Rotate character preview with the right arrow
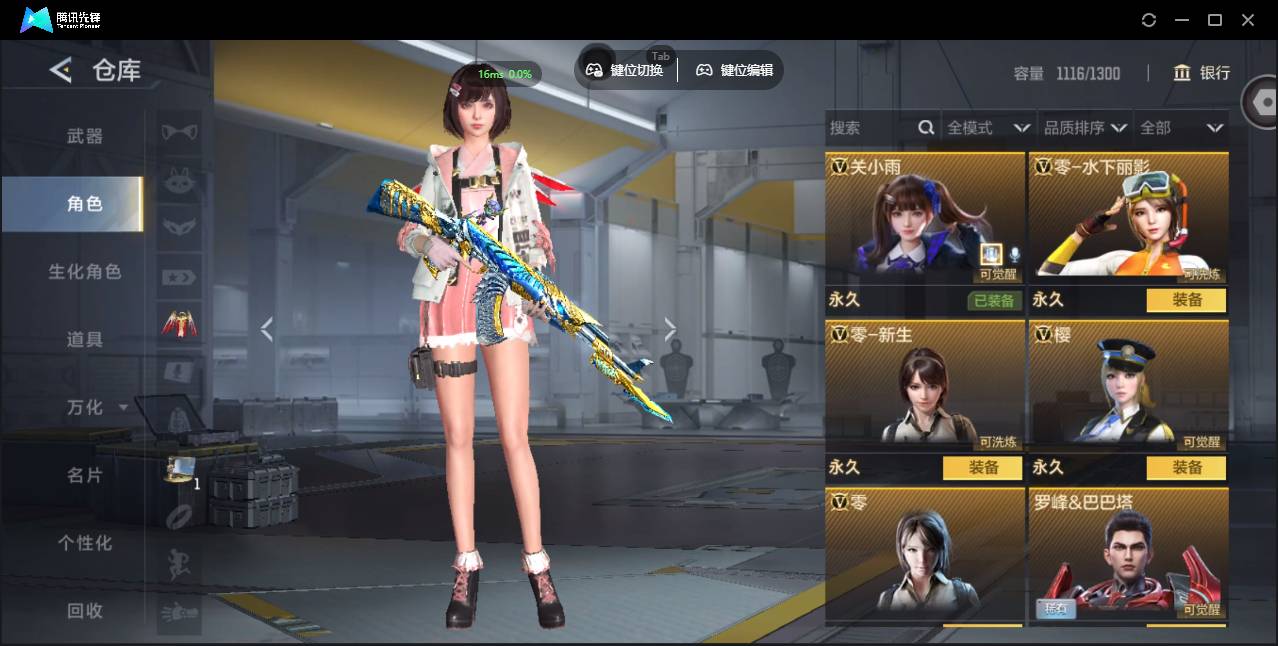This screenshot has width=1278, height=646. (x=670, y=329)
